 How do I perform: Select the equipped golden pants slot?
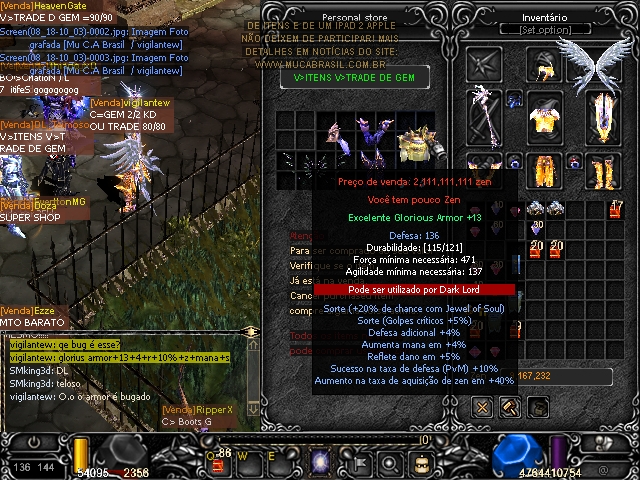[x=545, y=170]
